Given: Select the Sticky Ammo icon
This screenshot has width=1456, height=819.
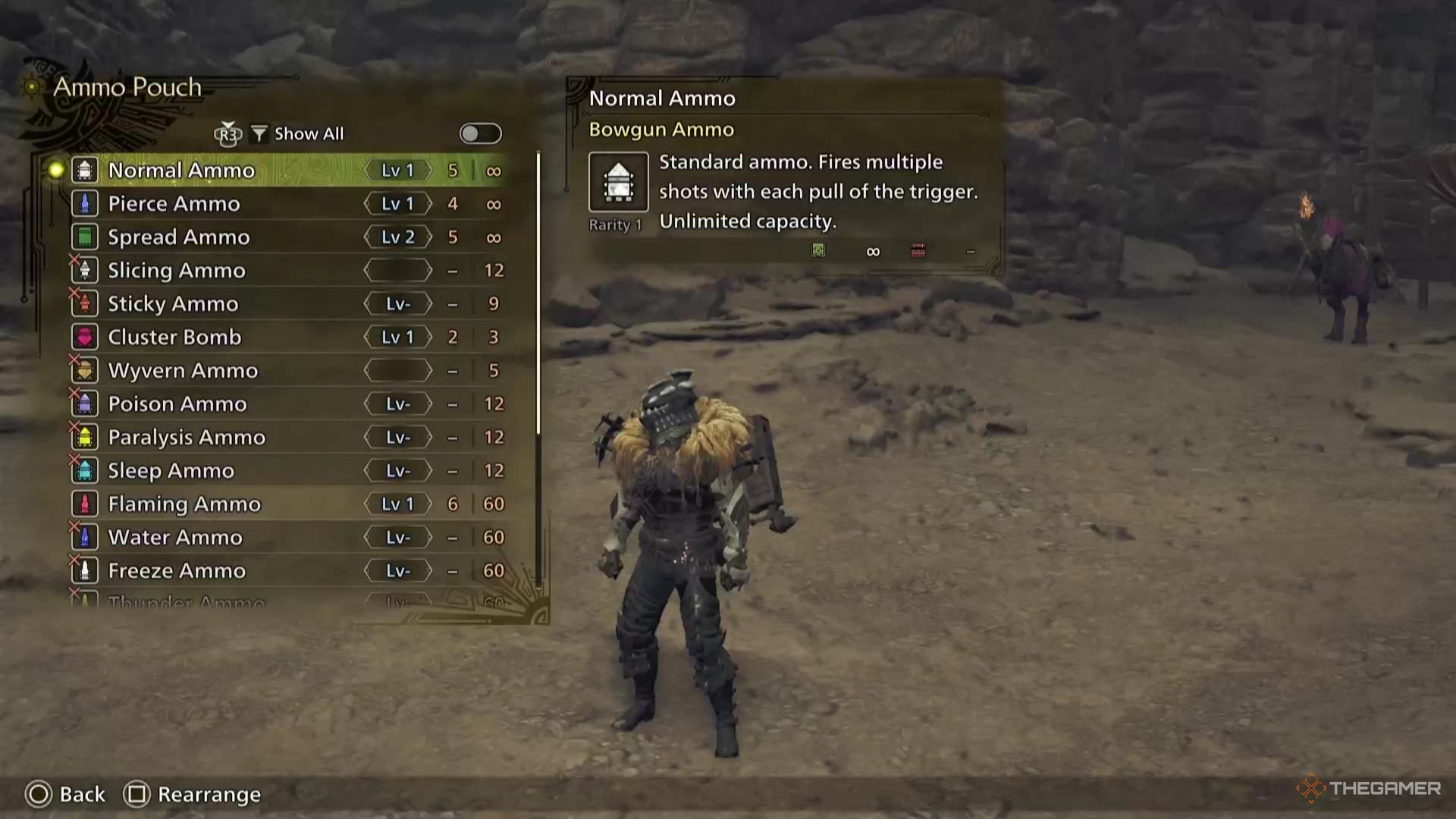Looking at the screenshot, I should coord(83,303).
